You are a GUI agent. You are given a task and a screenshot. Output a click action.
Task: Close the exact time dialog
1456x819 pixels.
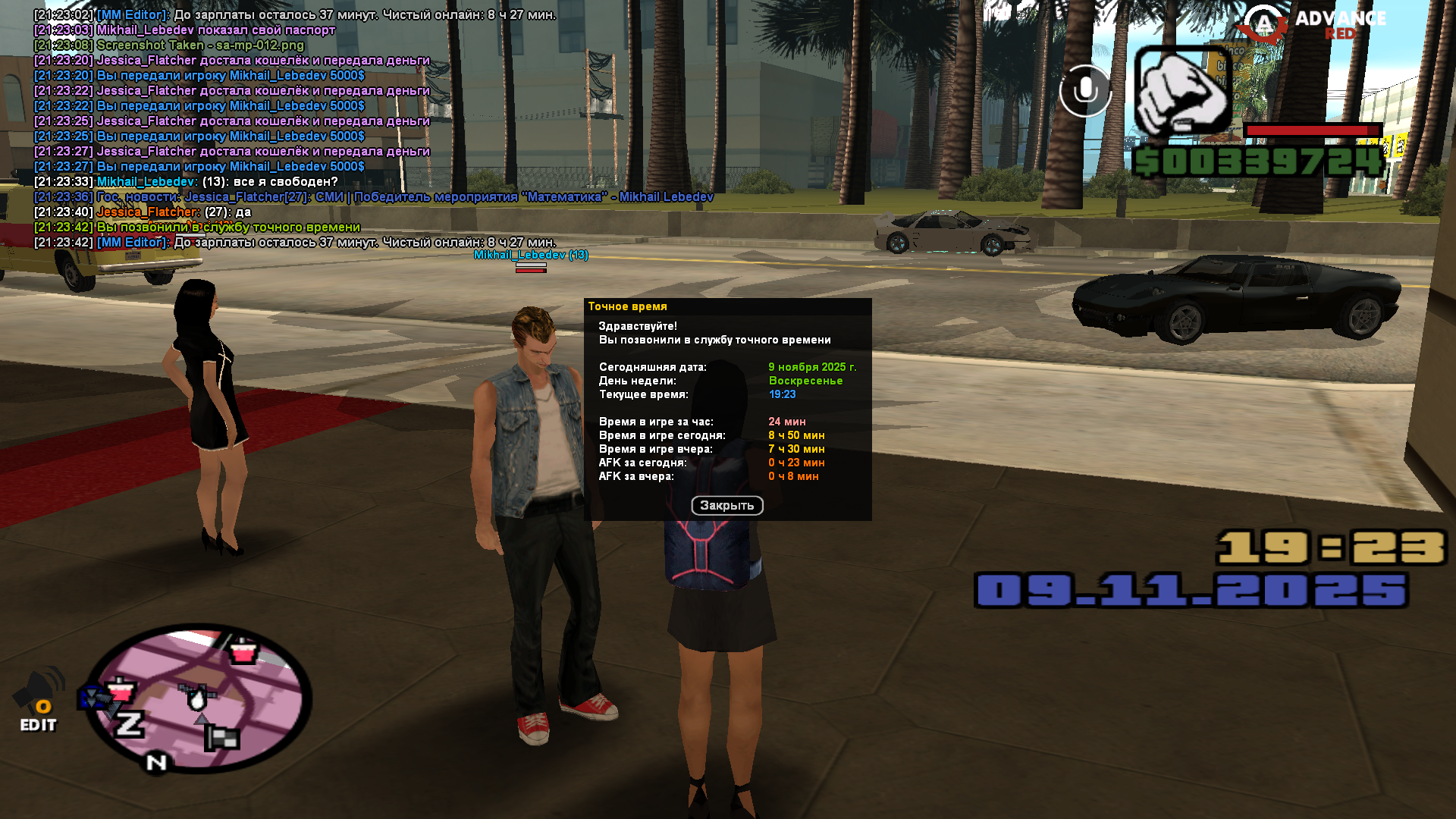click(x=726, y=506)
